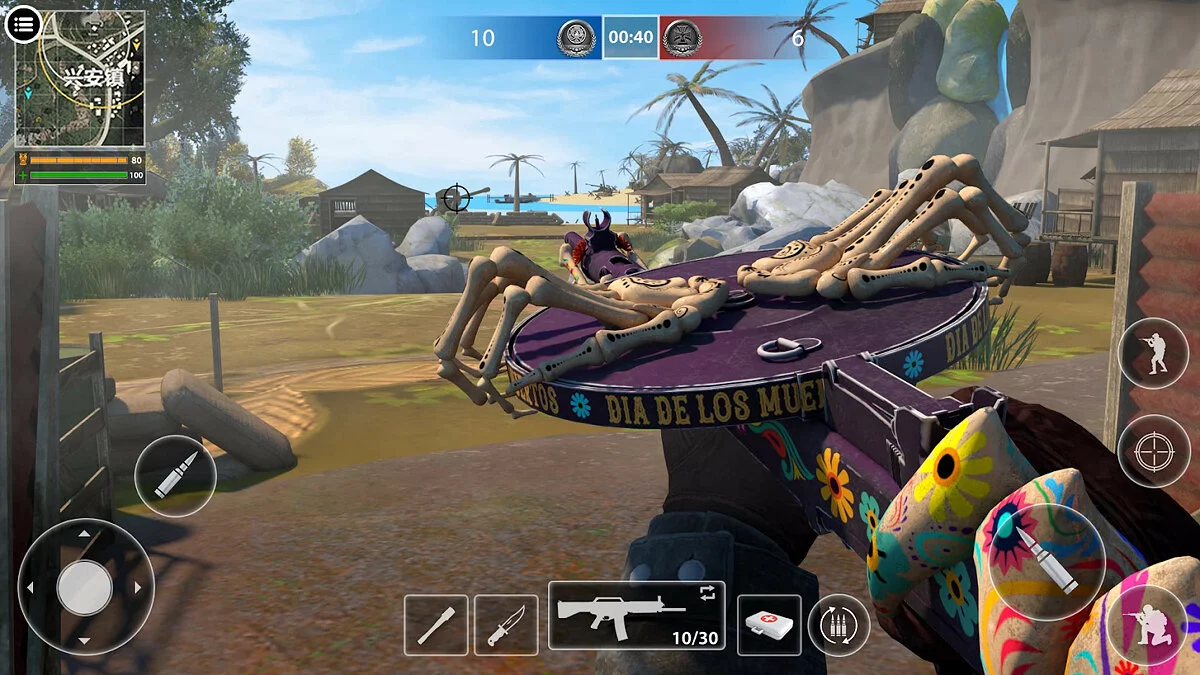Swap weapon using the rifle slot arrows
The height and width of the screenshot is (675, 1200).
[x=708, y=593]
